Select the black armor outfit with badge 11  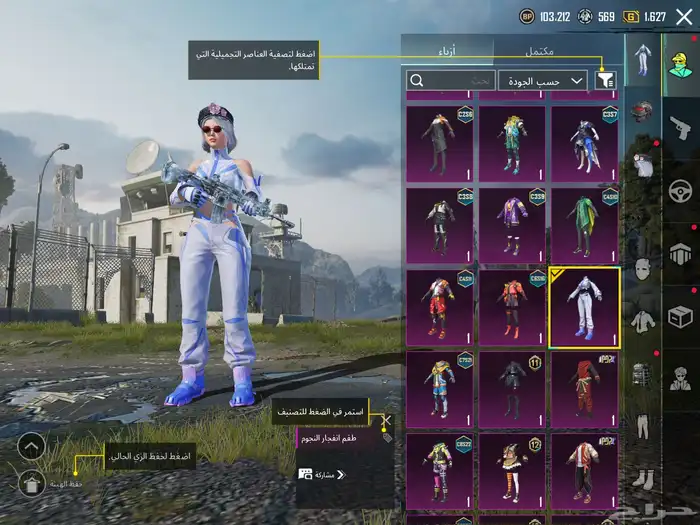pos(512,388)
